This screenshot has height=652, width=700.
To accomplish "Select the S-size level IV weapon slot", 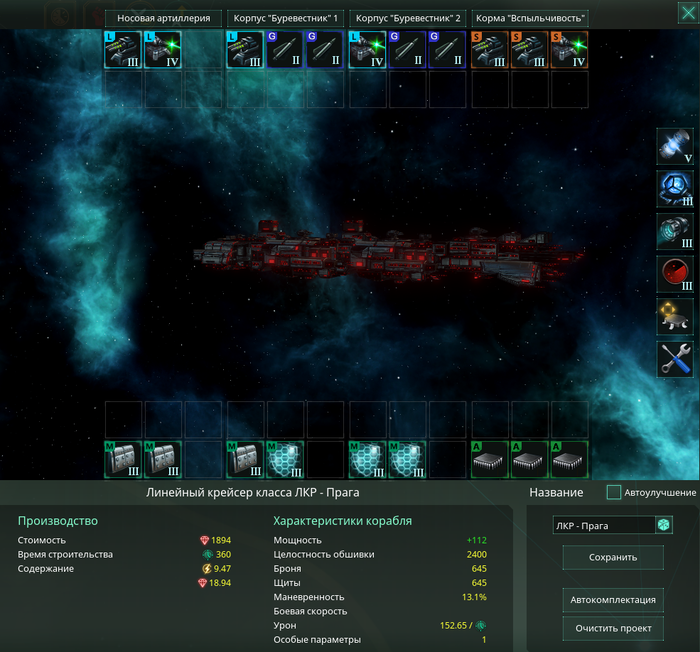I will [x=570, y=50].
